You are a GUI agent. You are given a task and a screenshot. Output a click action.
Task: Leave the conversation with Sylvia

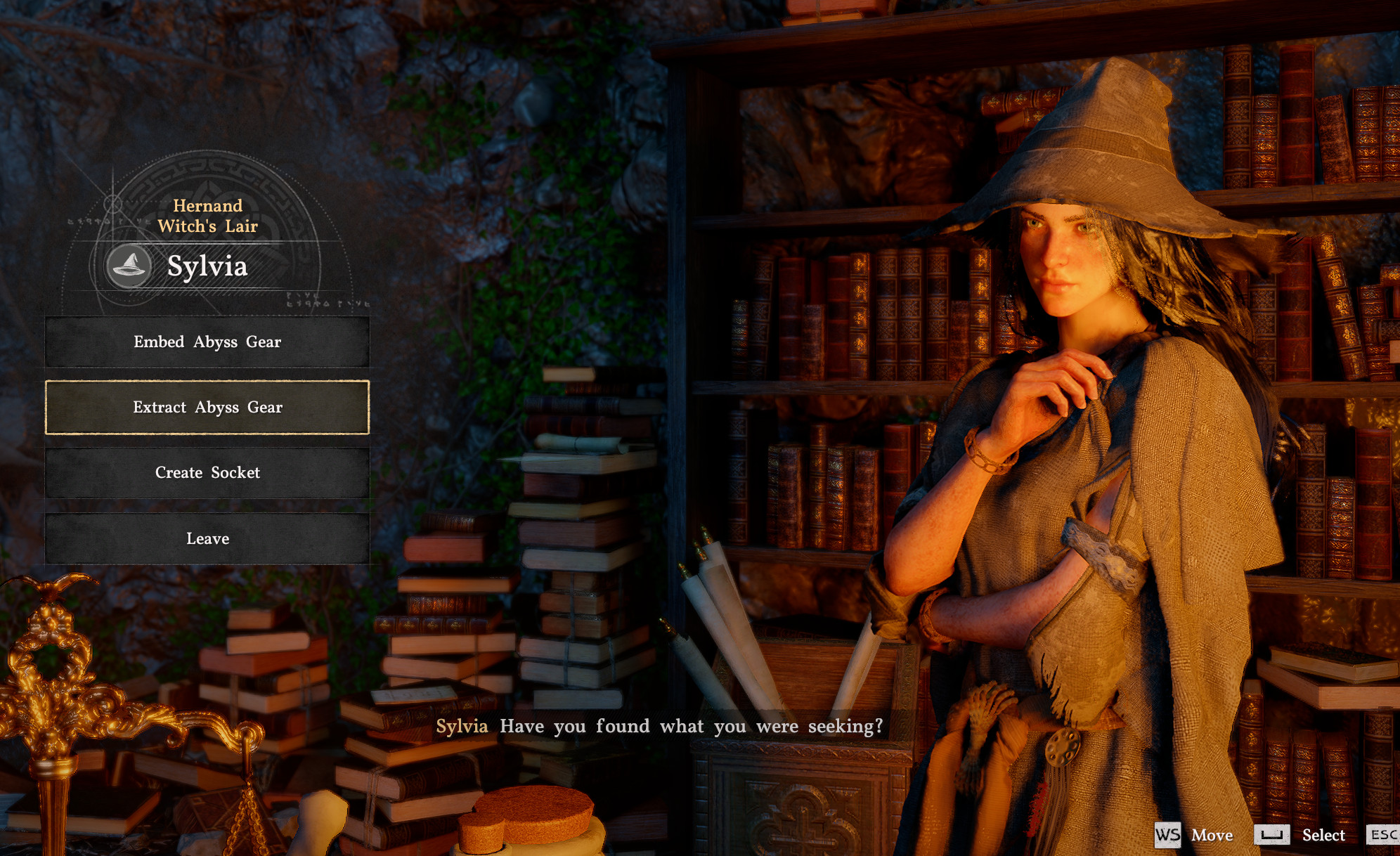pyautogui.click(x=207, y=539)
